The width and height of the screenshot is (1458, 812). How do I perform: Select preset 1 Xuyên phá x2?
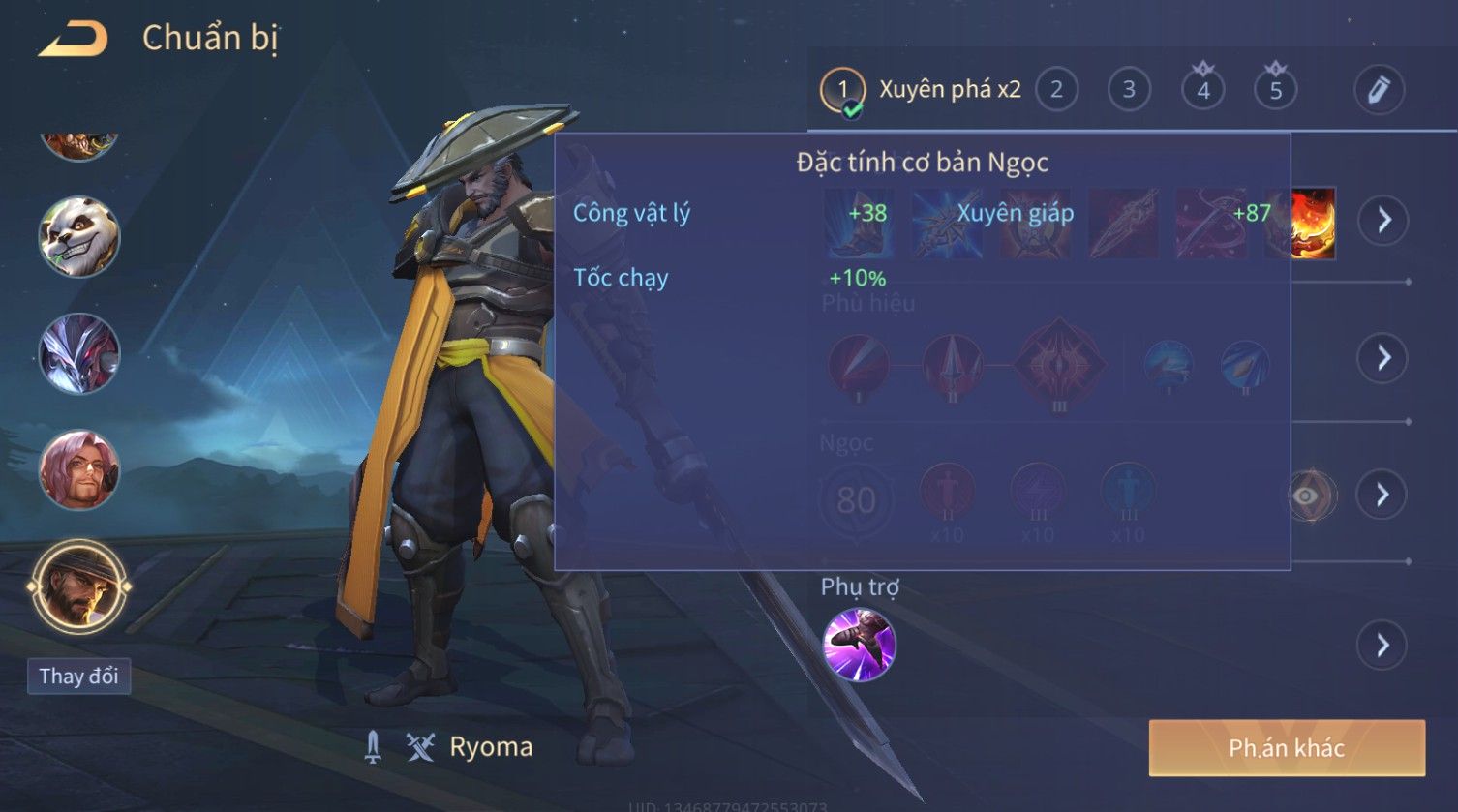click(x=921, y=90)
